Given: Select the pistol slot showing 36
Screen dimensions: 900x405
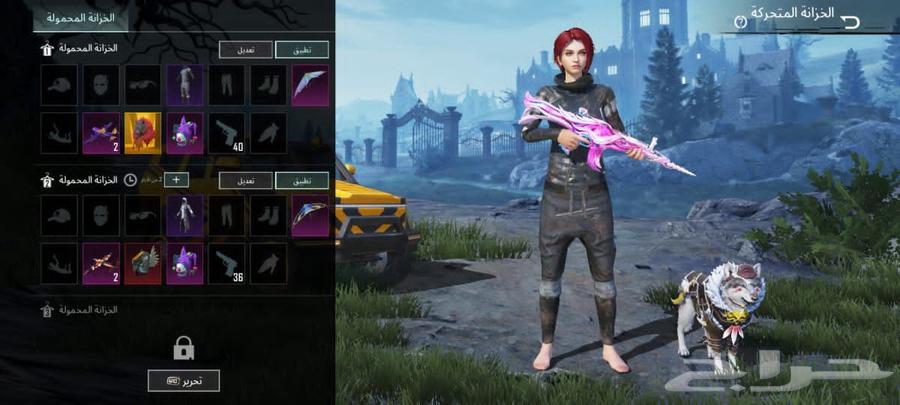Looking at the screenshot, I should (x=227, y=263).
